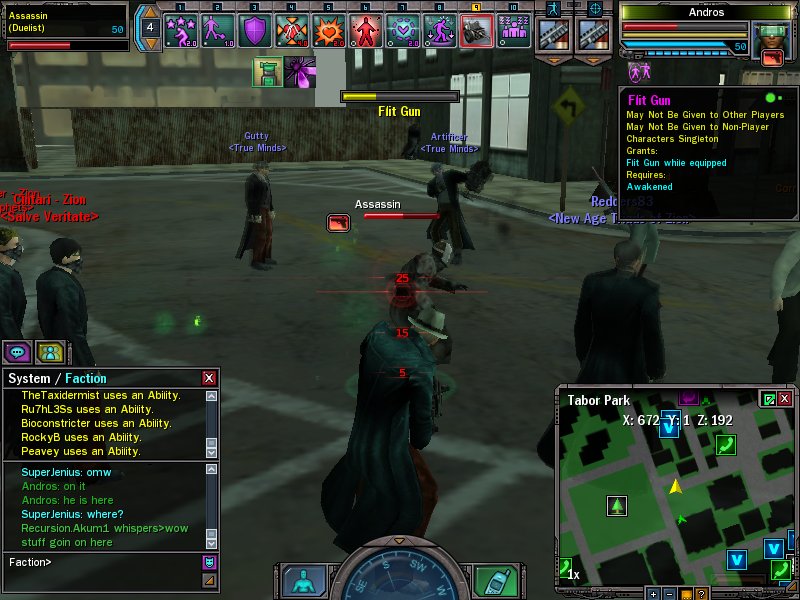Open the chat speech bubble tab
Screen dimensions: 800x600
click(x=17, y=352)
